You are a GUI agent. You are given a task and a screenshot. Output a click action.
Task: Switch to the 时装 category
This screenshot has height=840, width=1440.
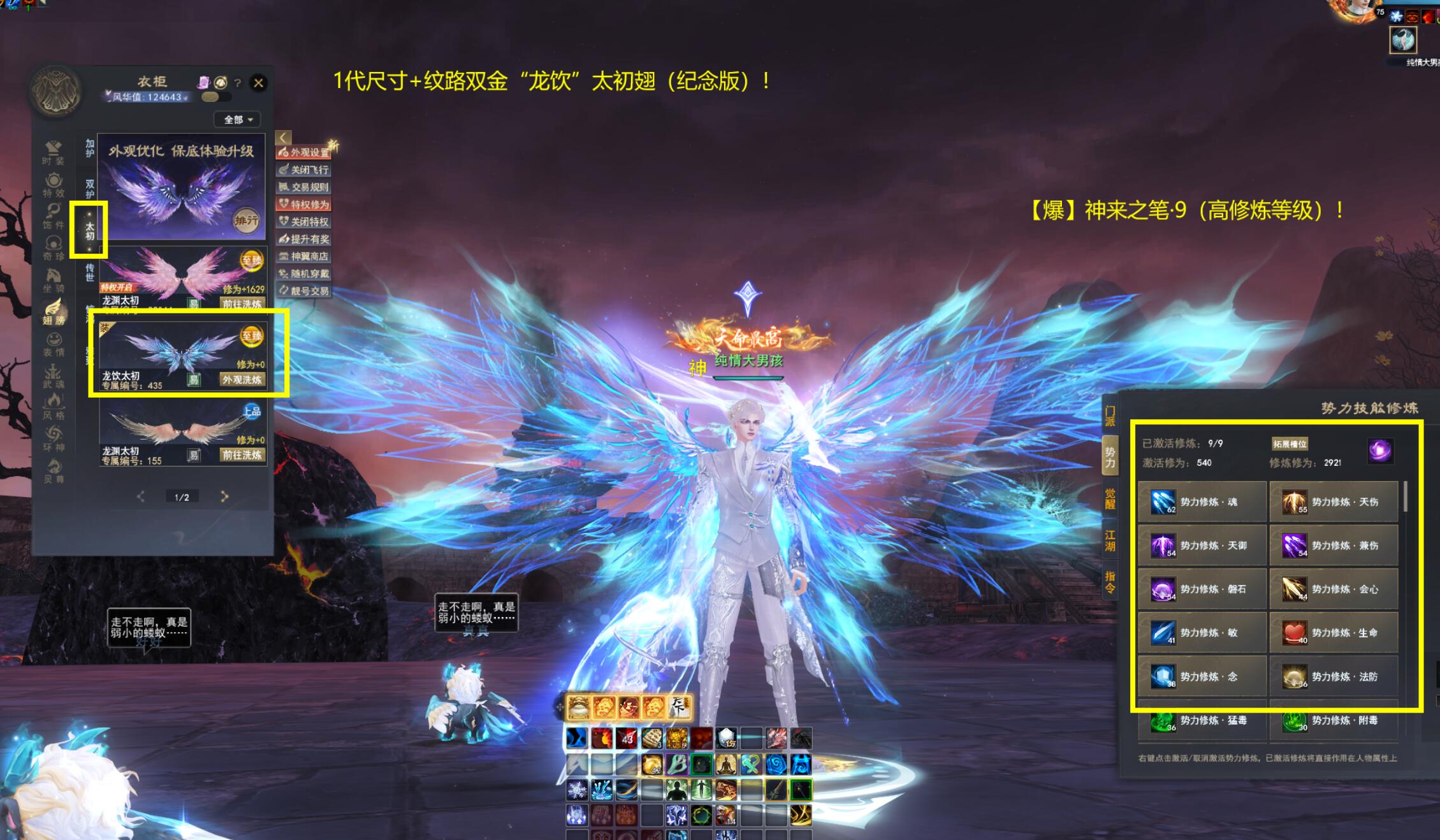[x=54, y=153]
